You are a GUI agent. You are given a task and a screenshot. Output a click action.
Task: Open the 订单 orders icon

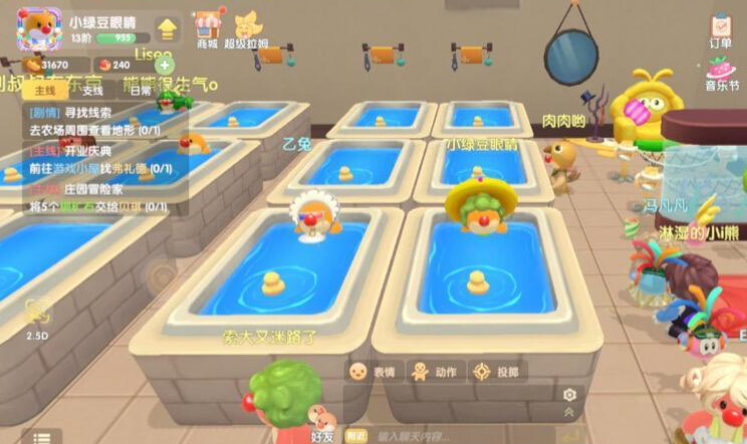pos(720,30)
